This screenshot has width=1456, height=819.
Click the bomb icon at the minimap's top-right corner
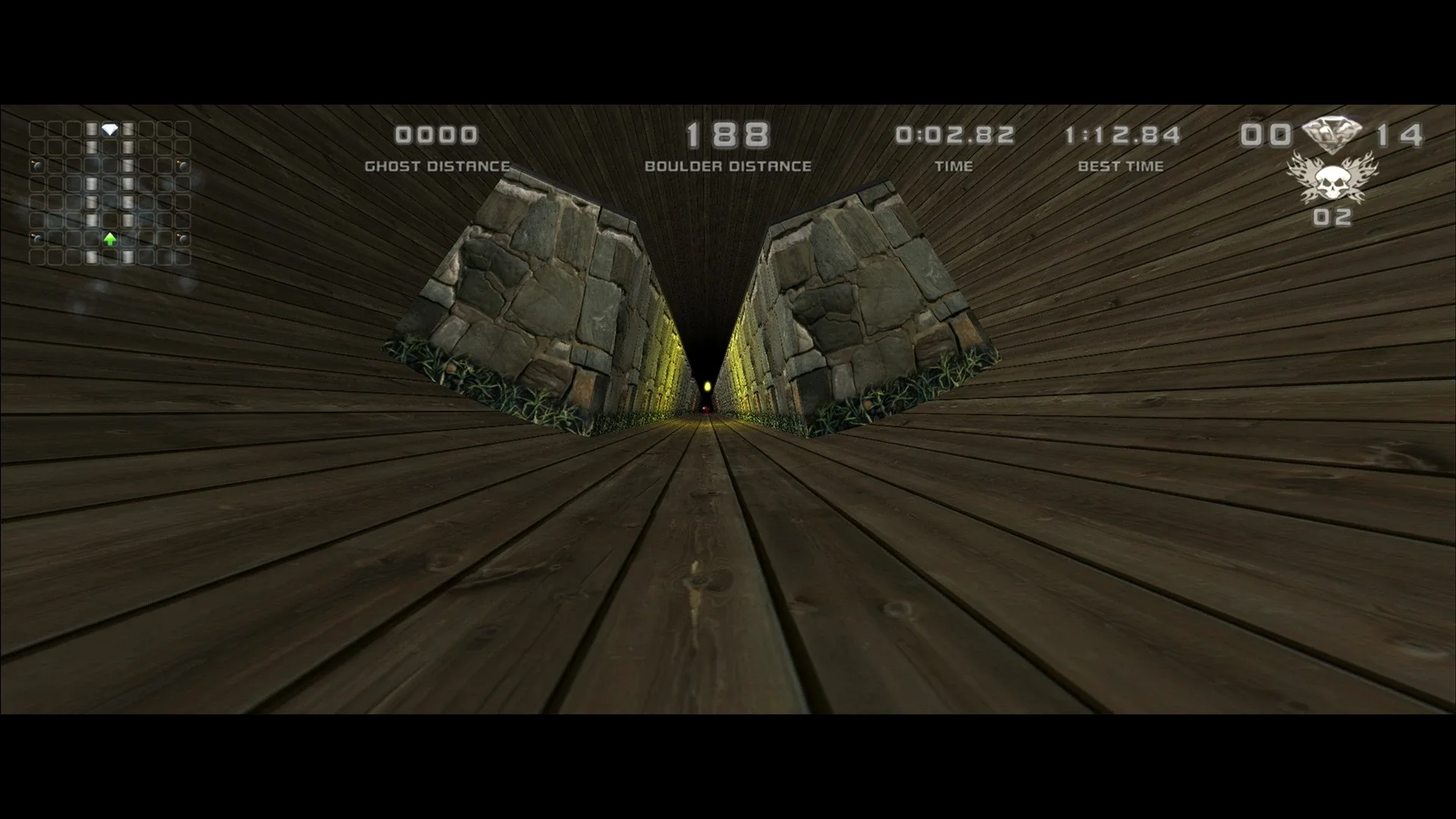coord(183,166)
